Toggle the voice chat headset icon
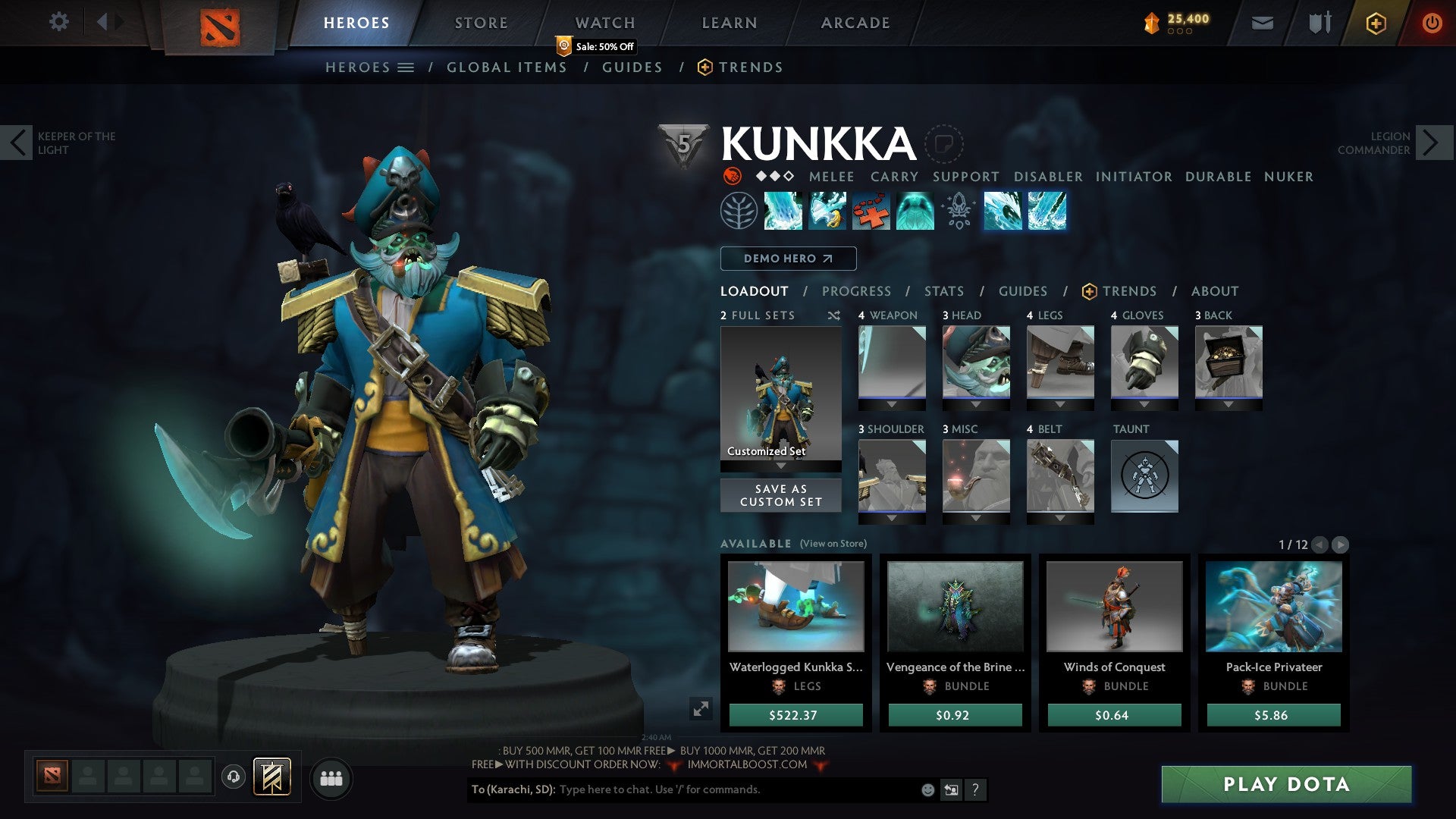 click(x=234, y=778)
